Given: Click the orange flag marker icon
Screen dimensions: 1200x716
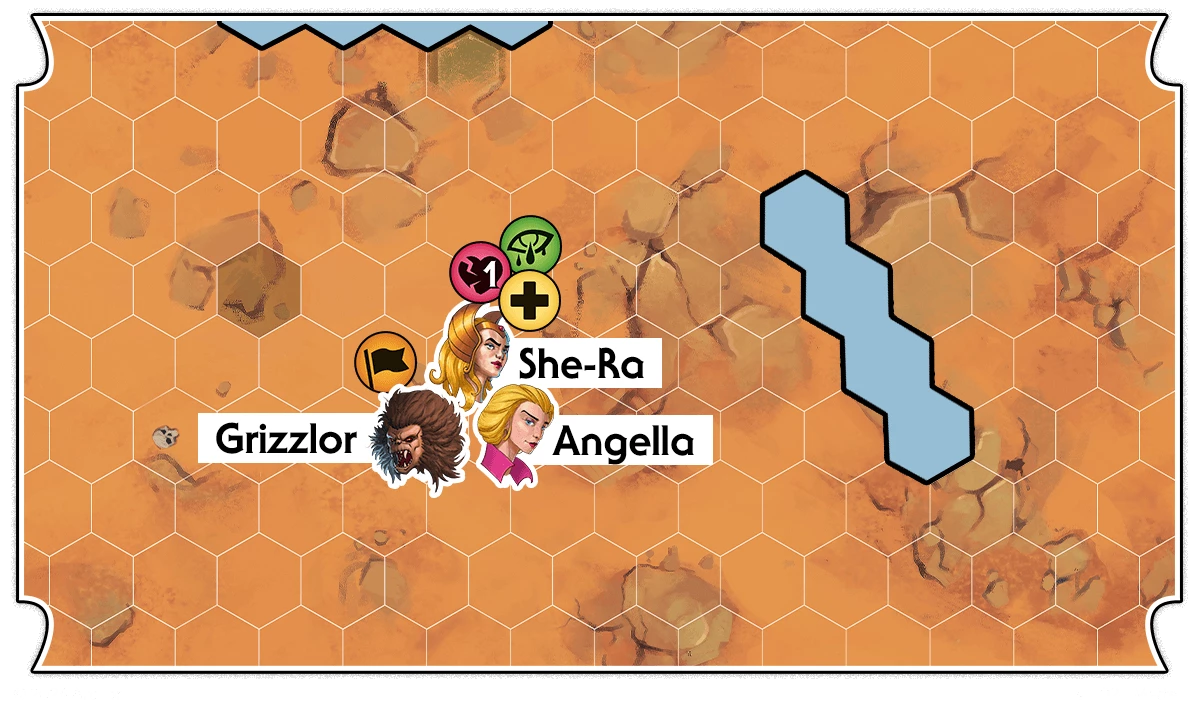Looking at the screenshot, I should [x=385, y=362].
